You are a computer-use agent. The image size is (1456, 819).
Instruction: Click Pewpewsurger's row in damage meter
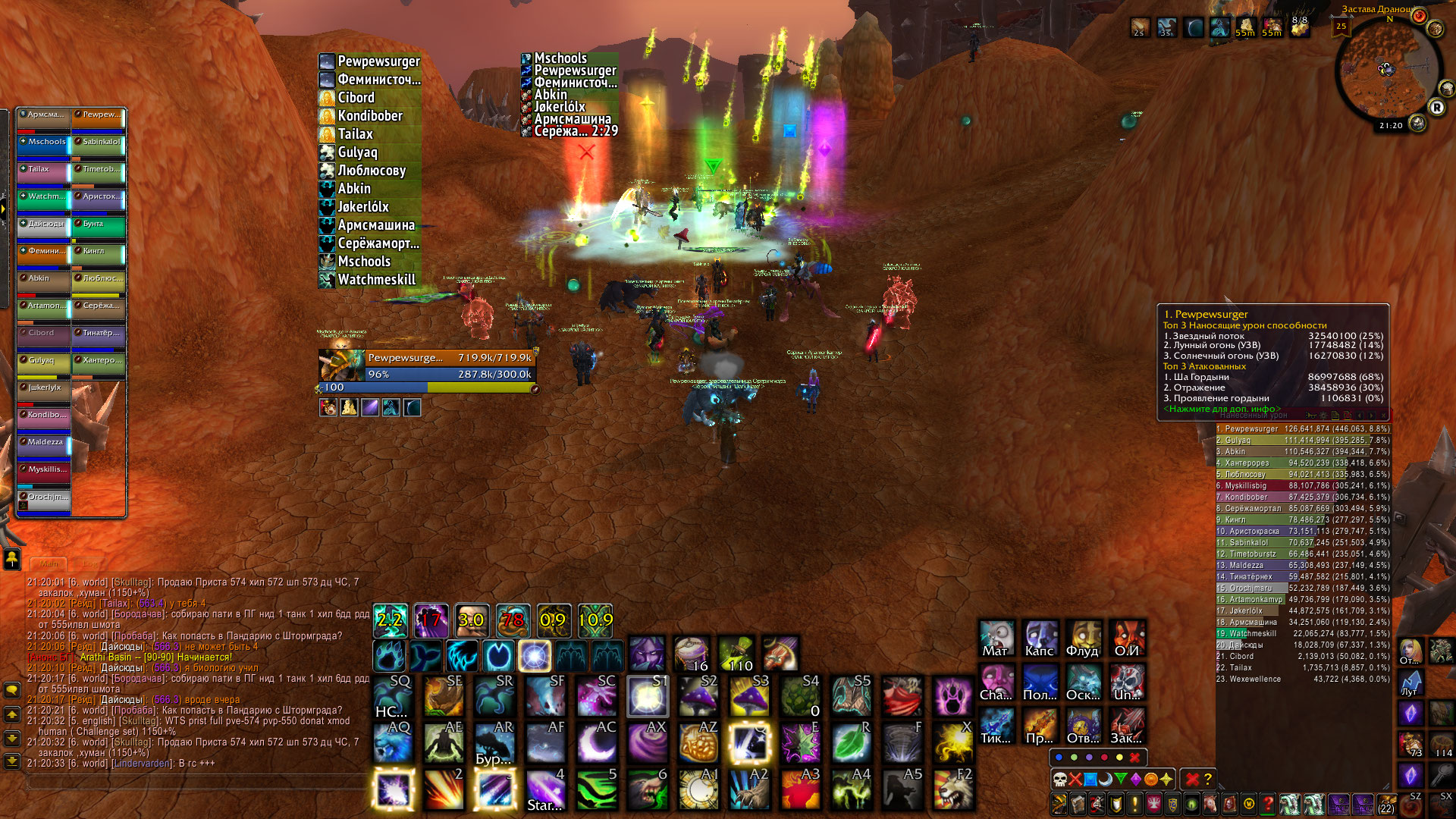pos(1302,428)
